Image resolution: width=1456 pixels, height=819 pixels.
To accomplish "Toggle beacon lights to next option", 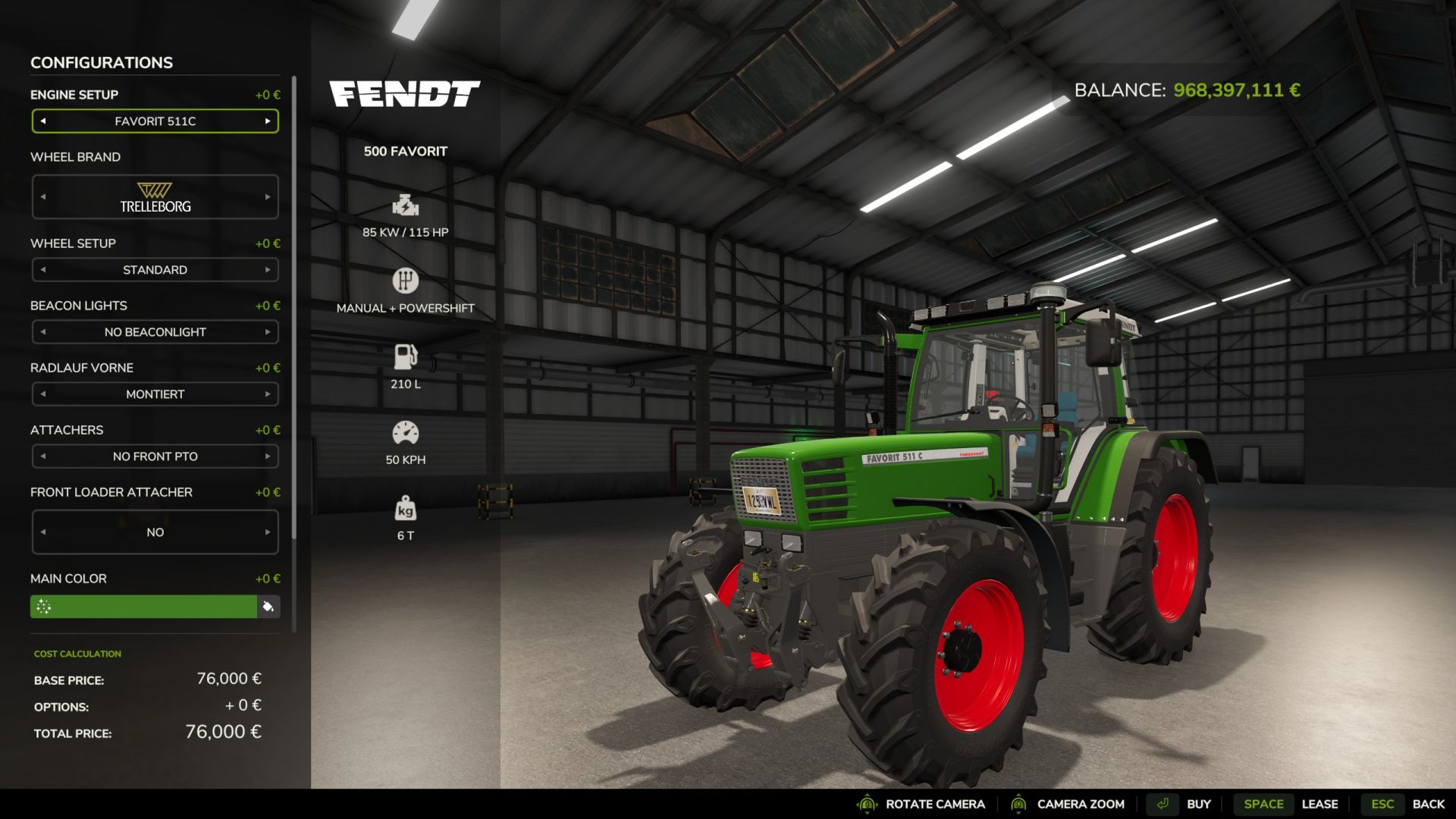I will (267, 331).
